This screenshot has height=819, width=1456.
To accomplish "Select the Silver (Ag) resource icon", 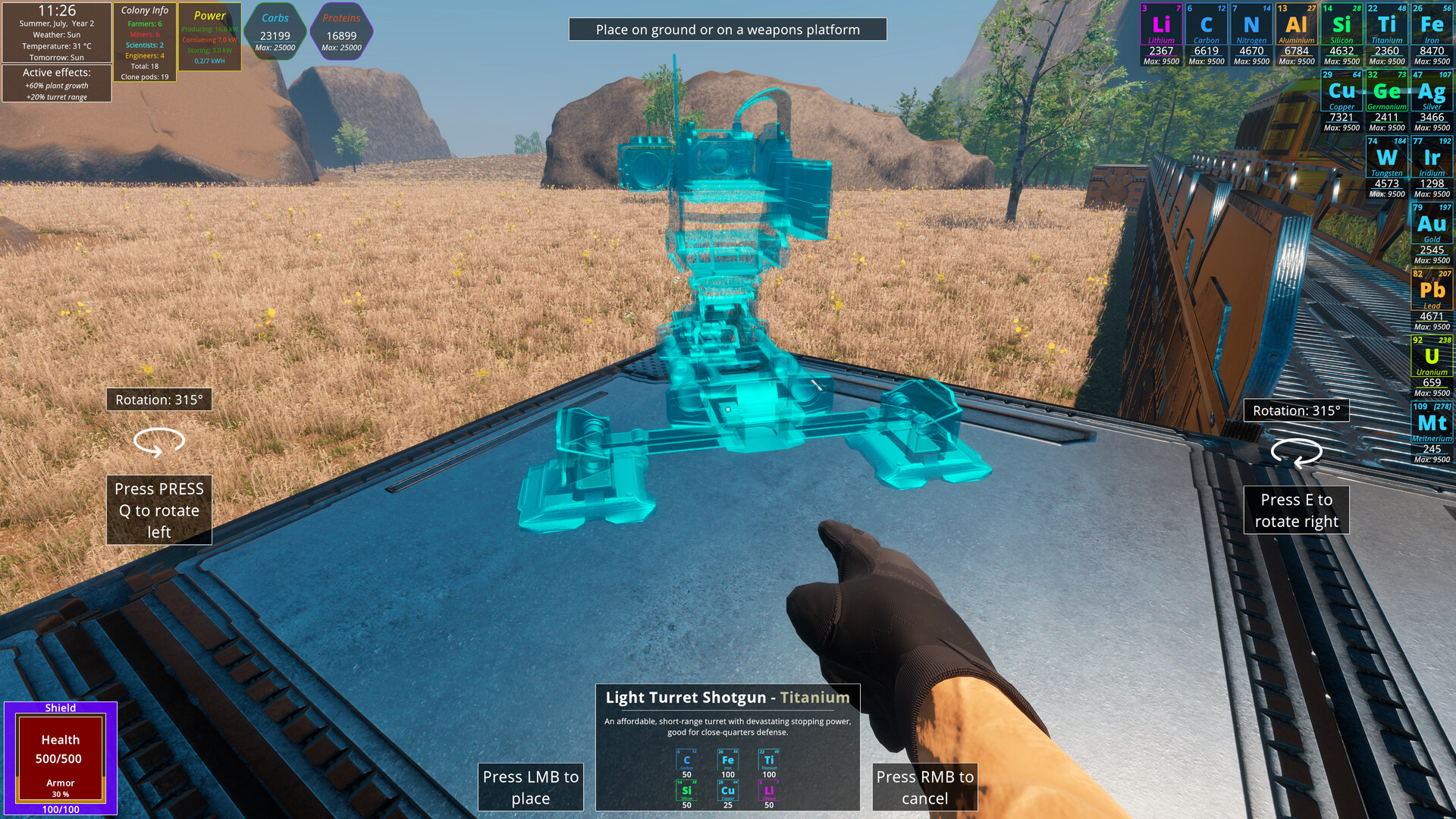I will tap(1432, 91).
